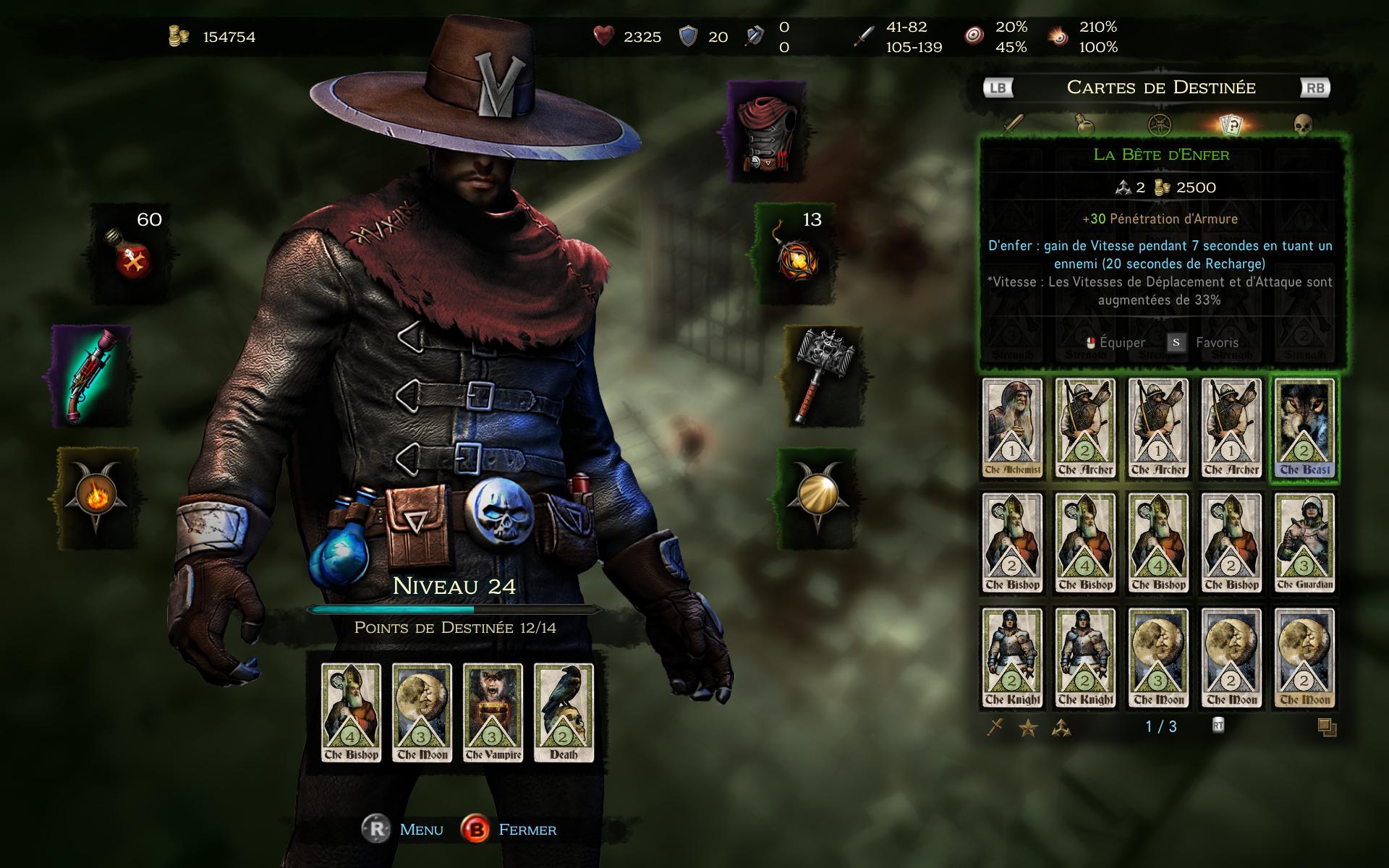Screen dimensions: 1389x868
Task: Toggle the stacked cards view icon
Action: [x=1327, y=728]
